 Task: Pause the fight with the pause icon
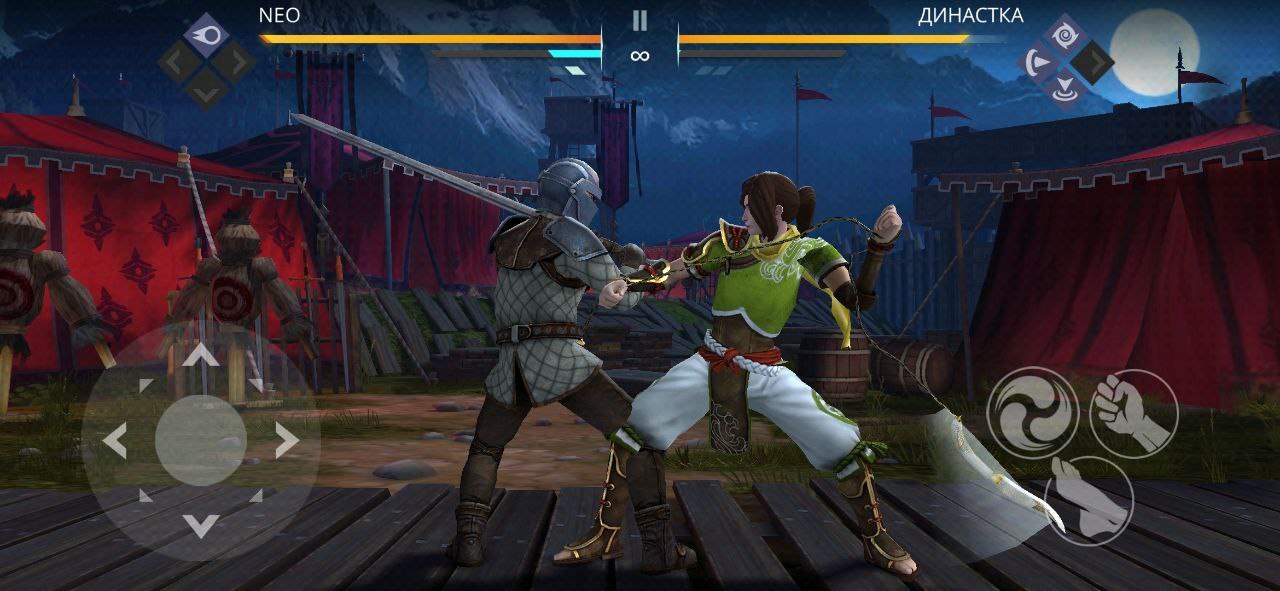pos(640,20)
